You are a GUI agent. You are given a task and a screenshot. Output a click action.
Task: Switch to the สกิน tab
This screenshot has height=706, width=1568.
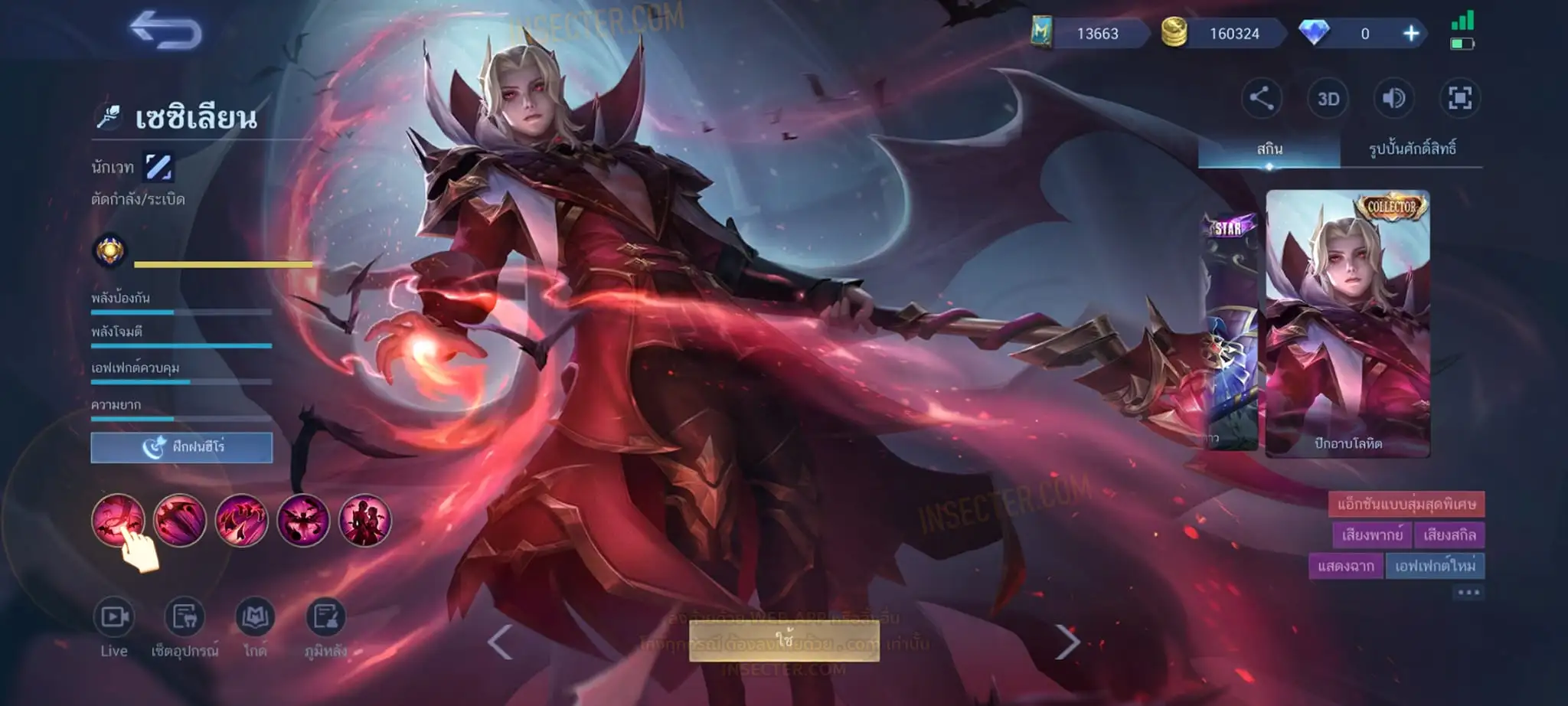[1269, 149]
